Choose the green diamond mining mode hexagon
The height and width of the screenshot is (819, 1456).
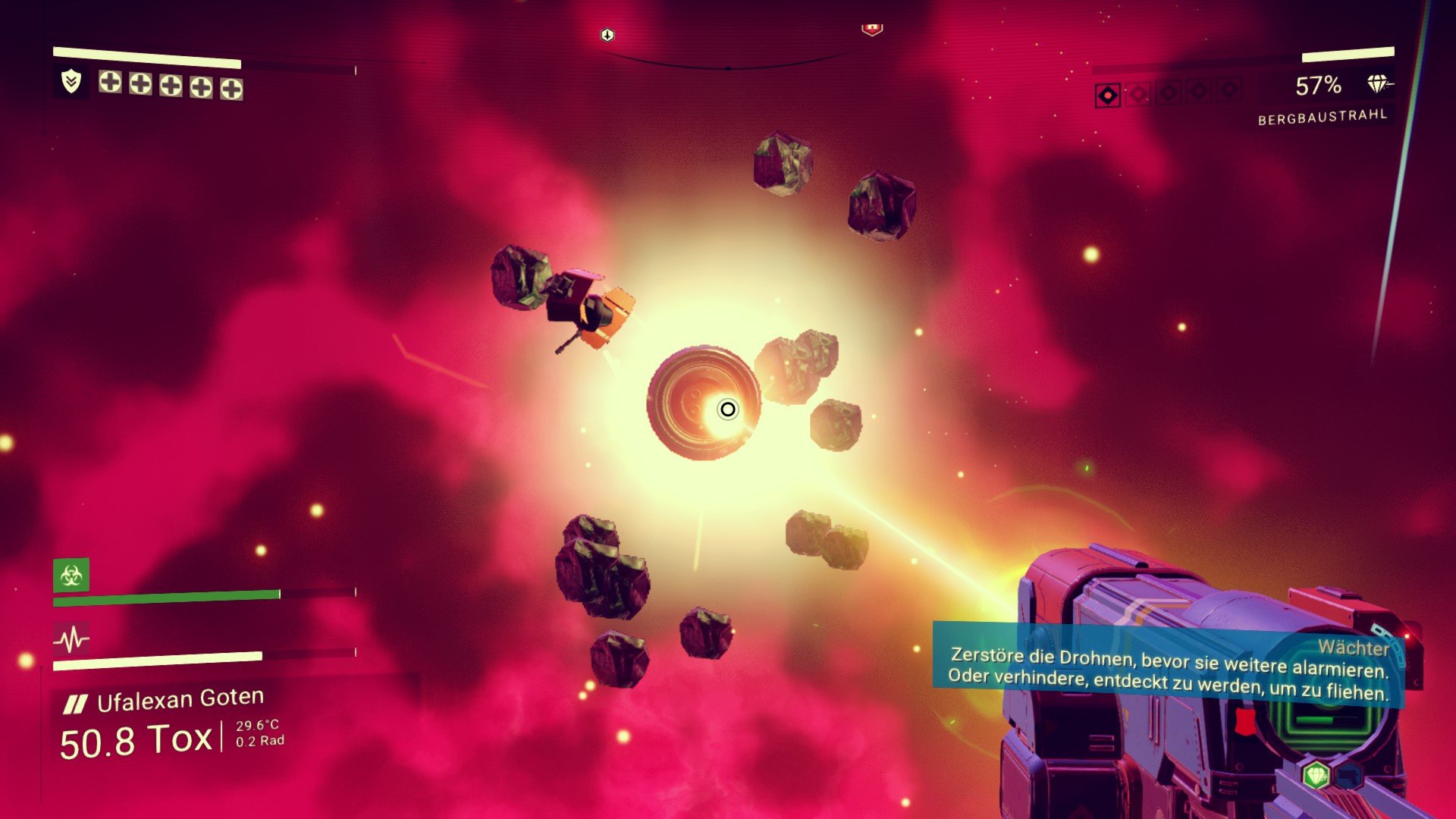coord(1316,775)
